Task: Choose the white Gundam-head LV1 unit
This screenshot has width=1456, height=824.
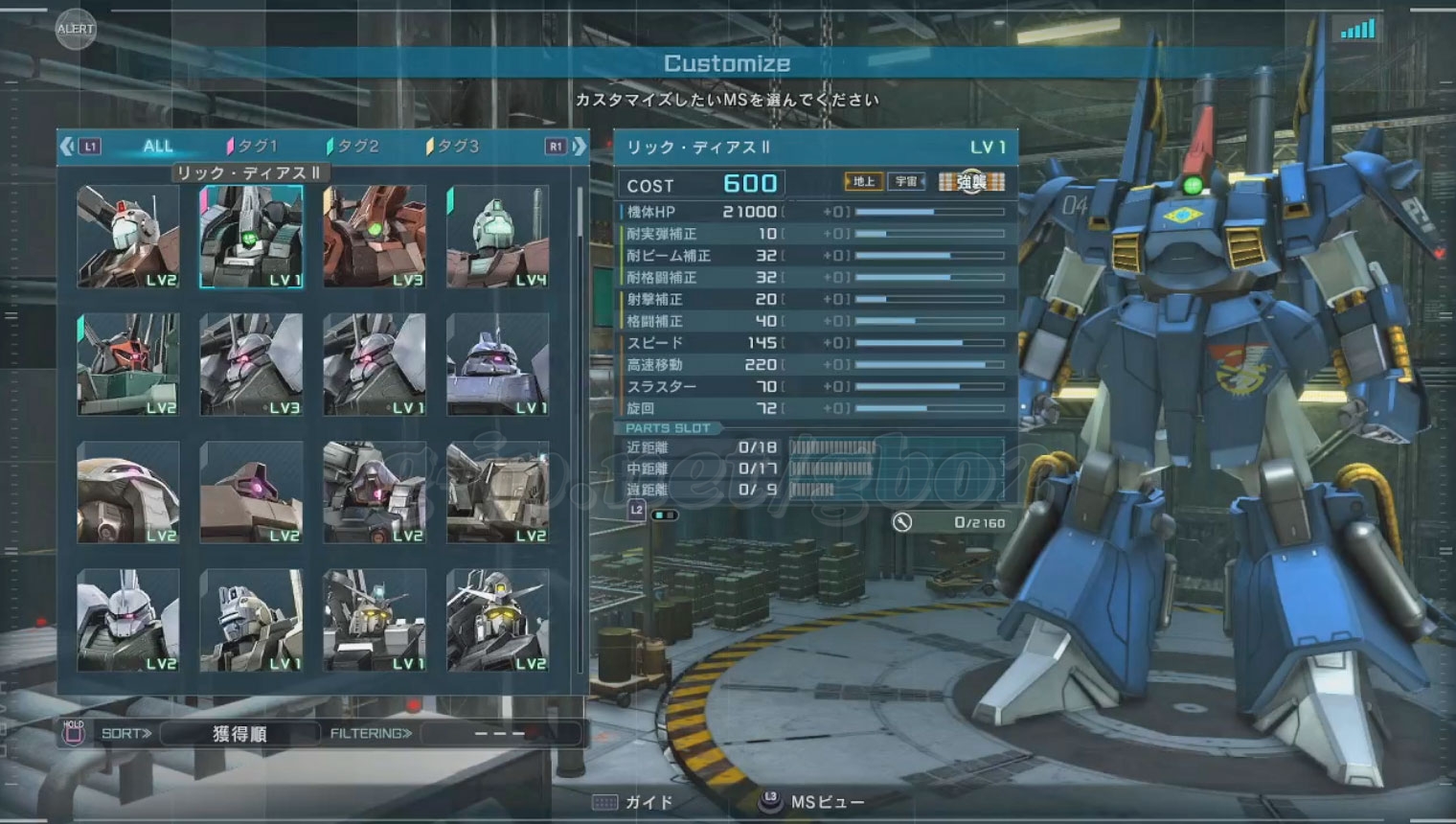Action: point(375,620)
